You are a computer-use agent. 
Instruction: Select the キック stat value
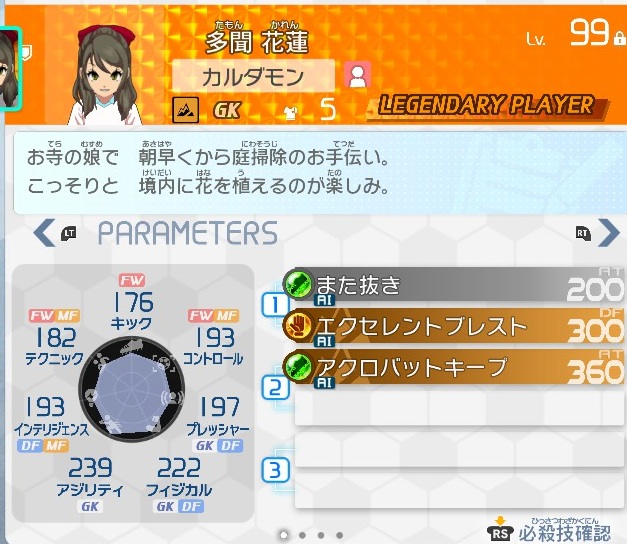click(132, 302)
